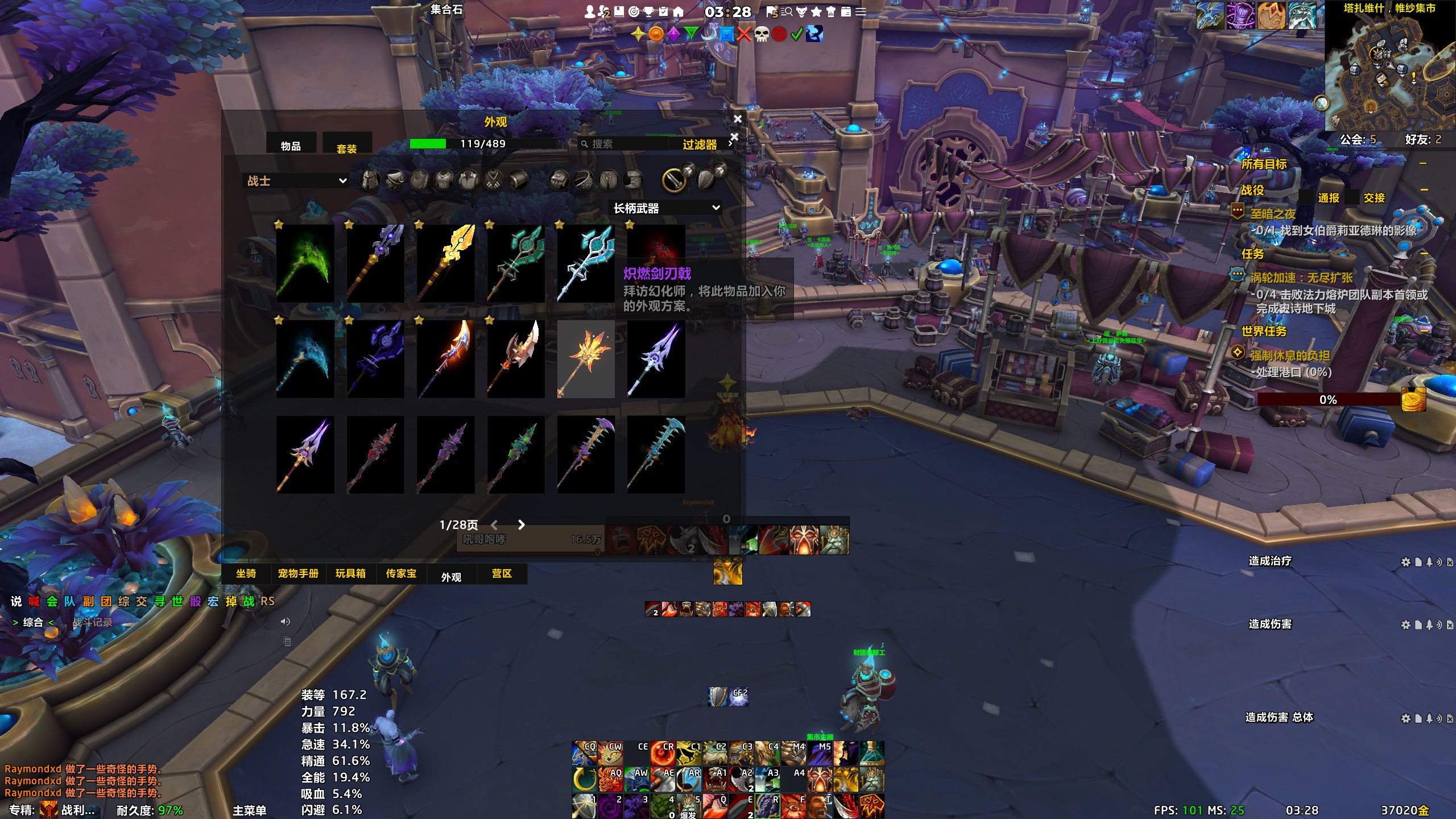Select the 至暗之夜 campaign quest

pyautogui.click(x=1273, y=214)
